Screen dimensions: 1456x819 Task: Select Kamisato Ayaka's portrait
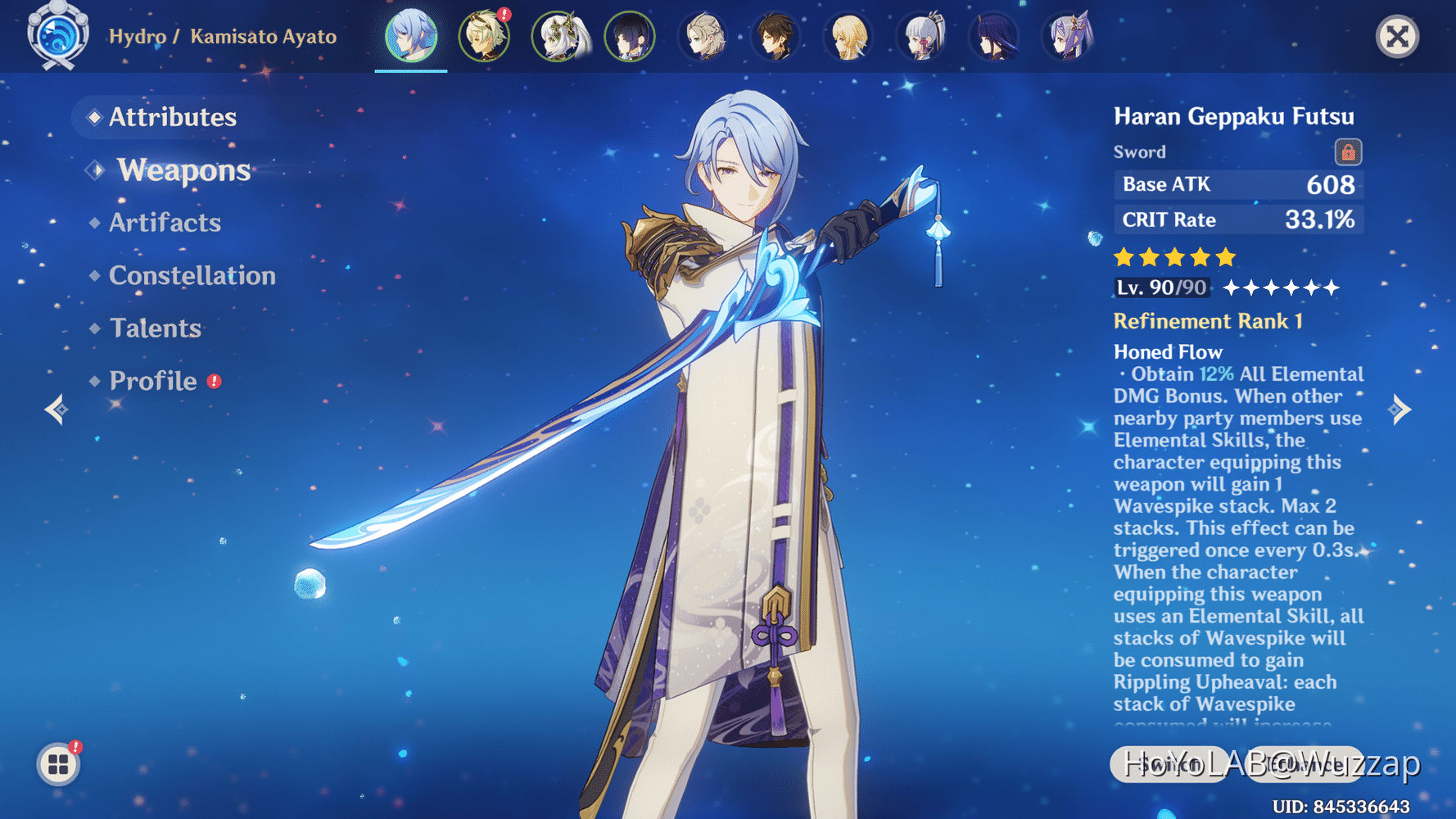[x=922, y=37]
